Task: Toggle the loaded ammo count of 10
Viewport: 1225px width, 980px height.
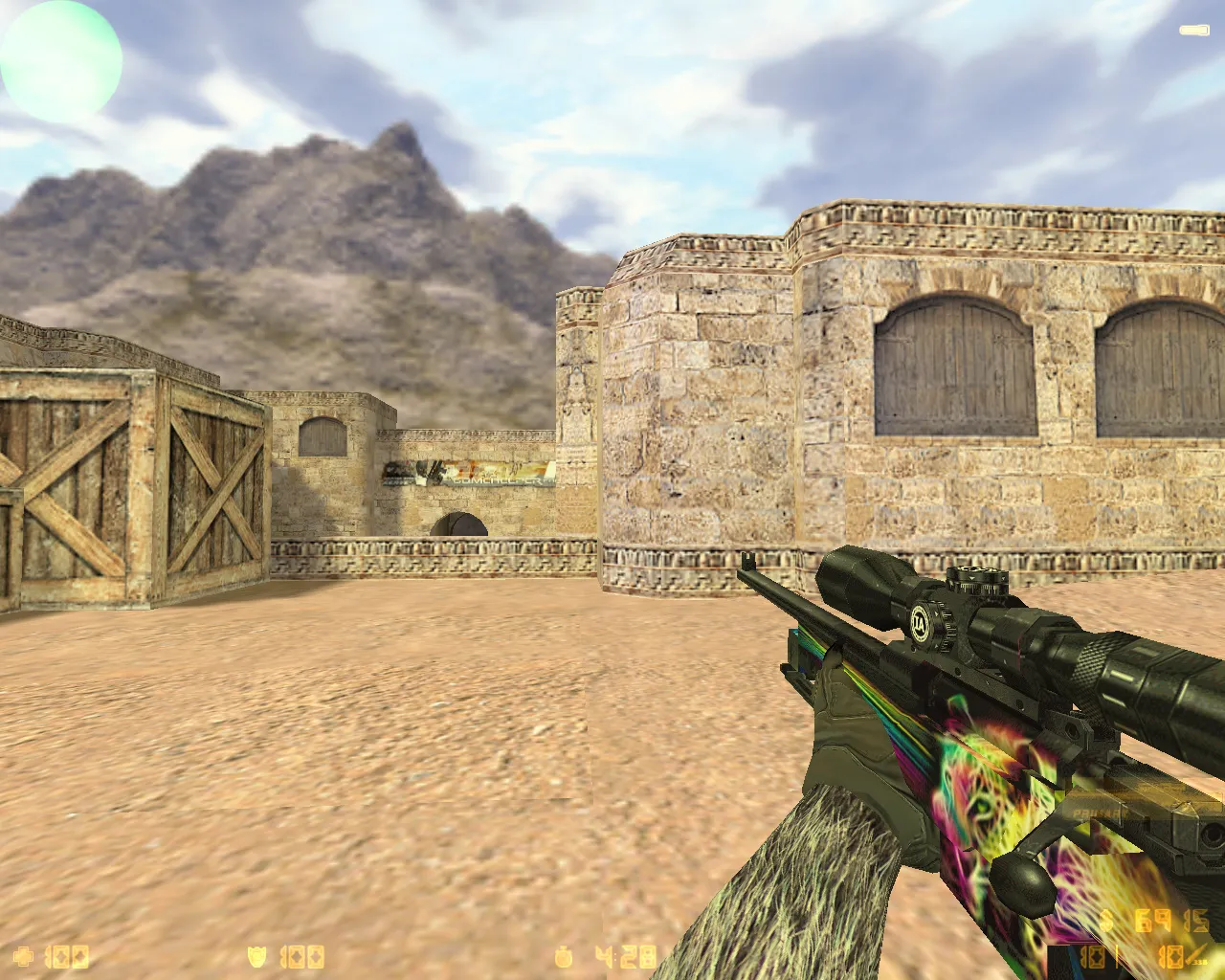Action: [x=1091, y=957]
